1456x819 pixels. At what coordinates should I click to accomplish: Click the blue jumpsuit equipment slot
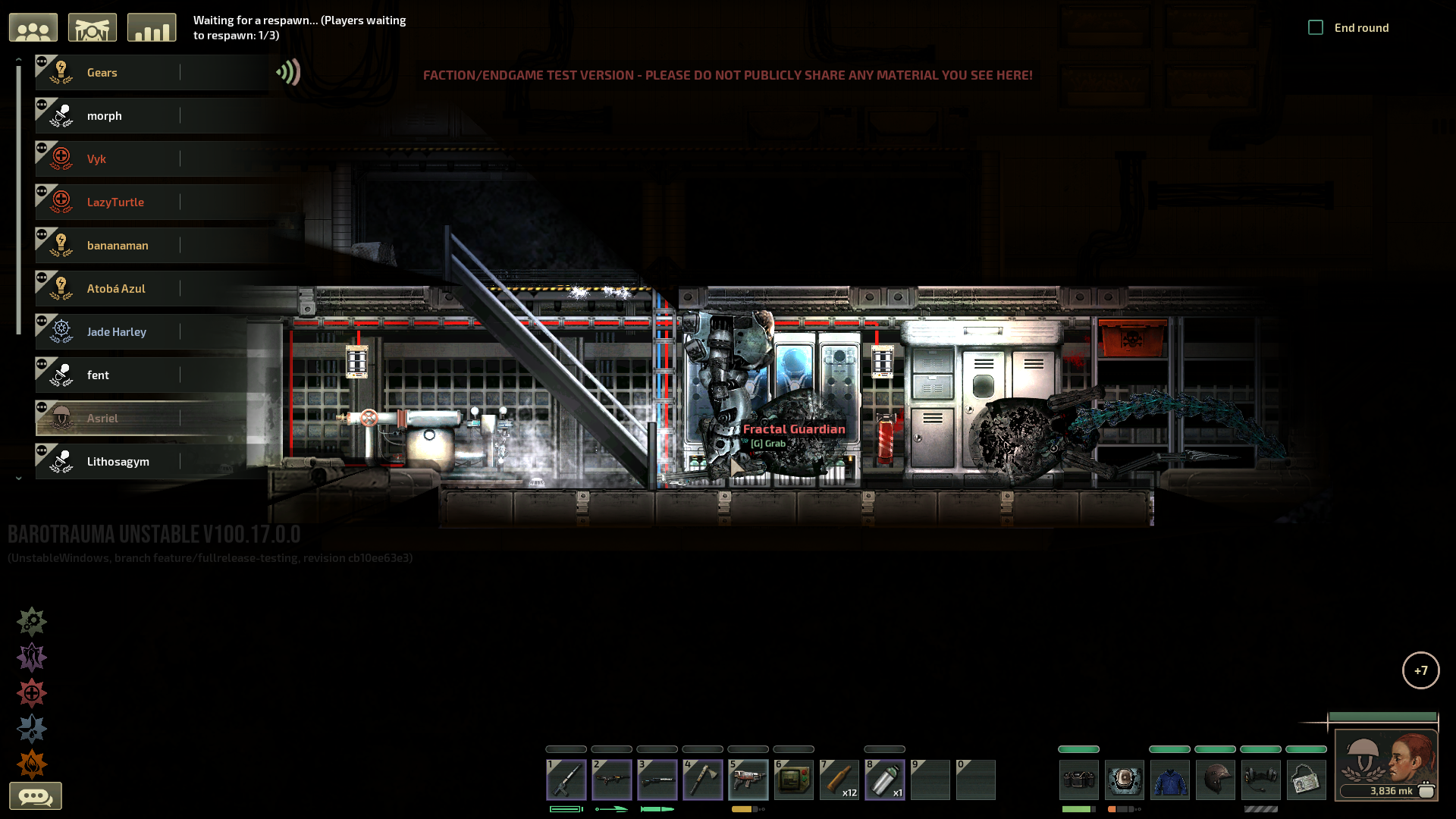pos(1170,780)
